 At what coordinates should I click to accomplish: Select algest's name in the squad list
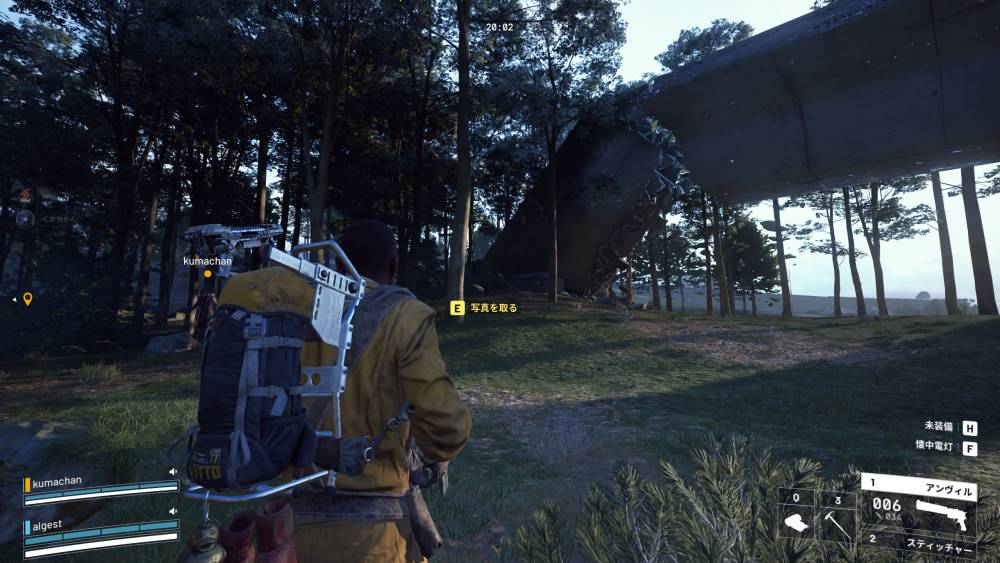click(x=50, y=523)
